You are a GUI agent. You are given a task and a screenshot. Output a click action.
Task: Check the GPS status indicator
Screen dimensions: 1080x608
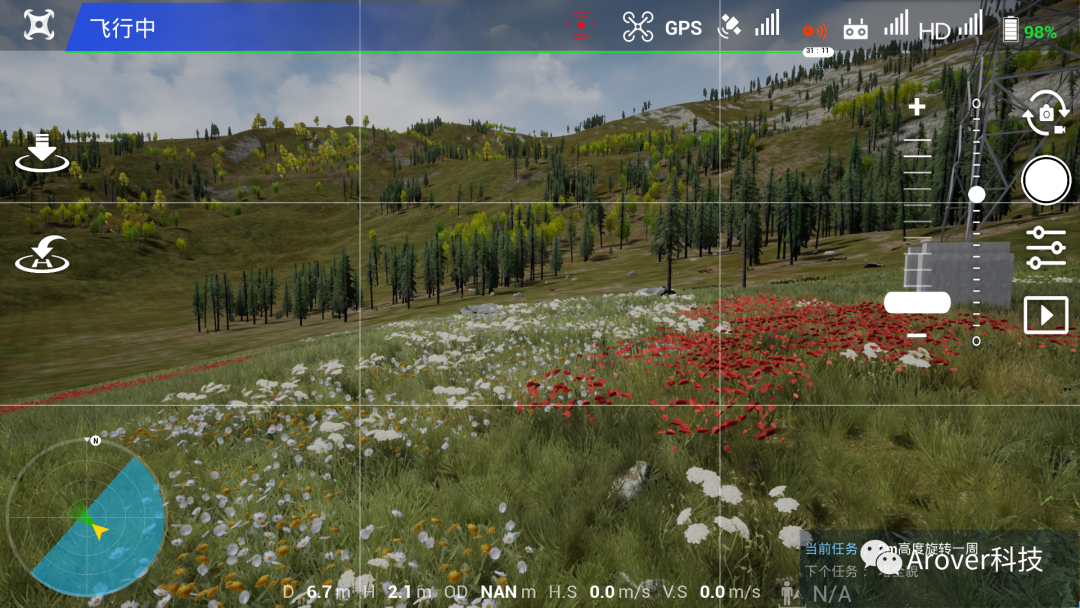[683, 28]
